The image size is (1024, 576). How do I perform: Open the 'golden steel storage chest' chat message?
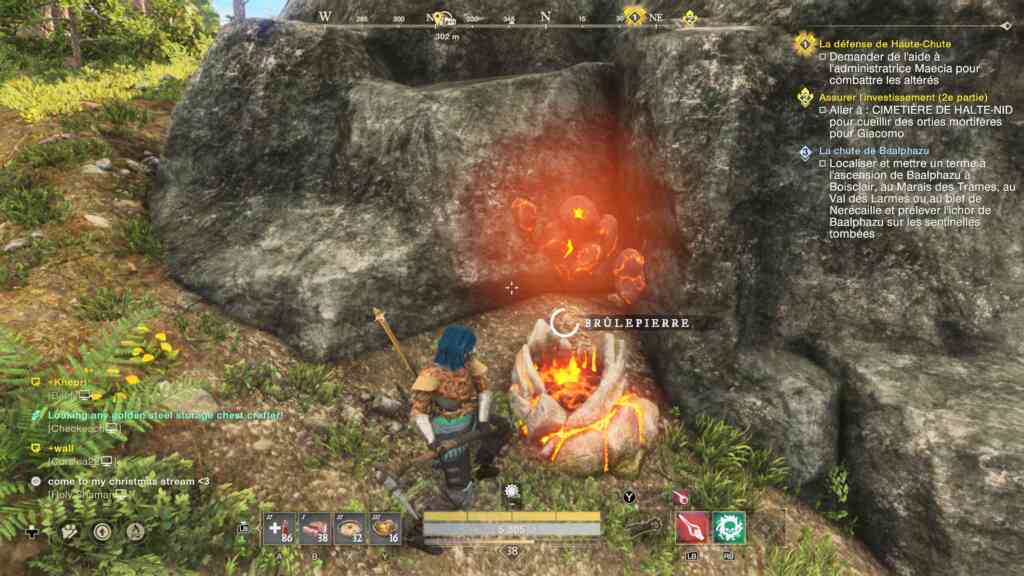165,415
